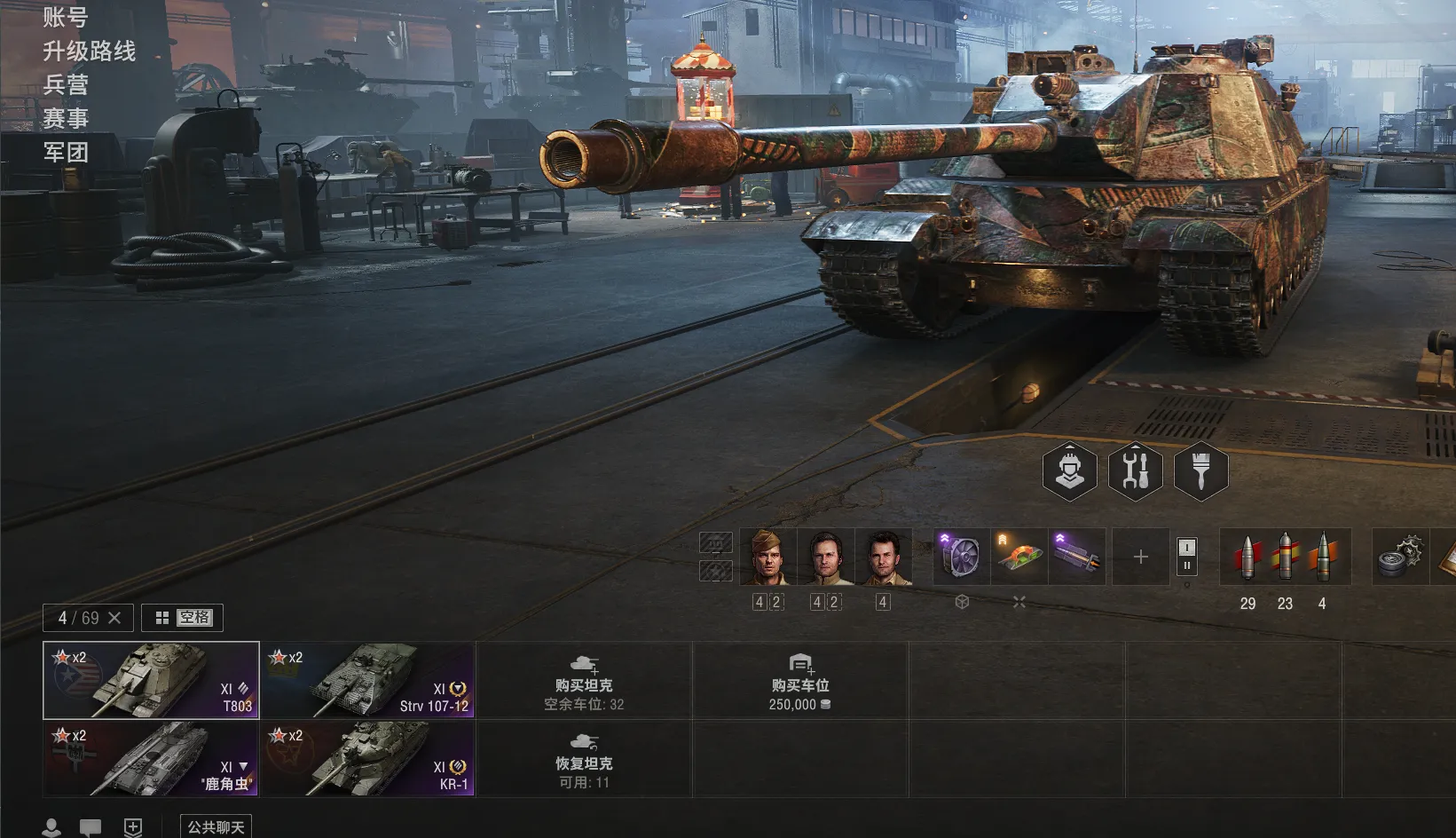Click the empty plus equipment slot
The height and width of the screenshot is (838, 1456).
[x=1141, y=557]
